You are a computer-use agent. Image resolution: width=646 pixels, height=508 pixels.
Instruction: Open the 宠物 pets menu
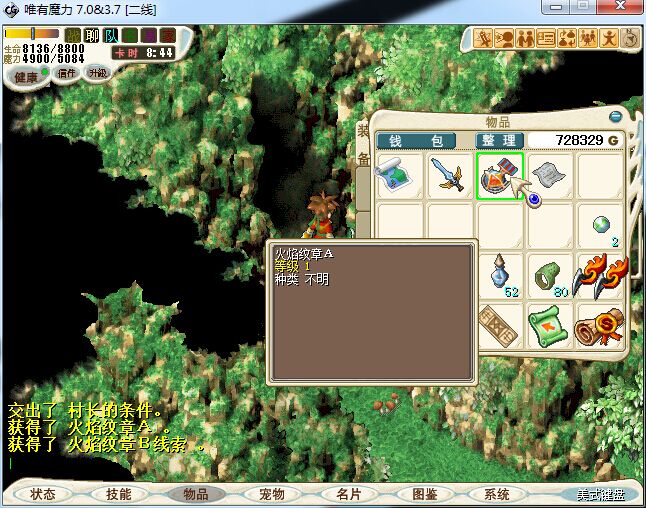click(271, 494)
